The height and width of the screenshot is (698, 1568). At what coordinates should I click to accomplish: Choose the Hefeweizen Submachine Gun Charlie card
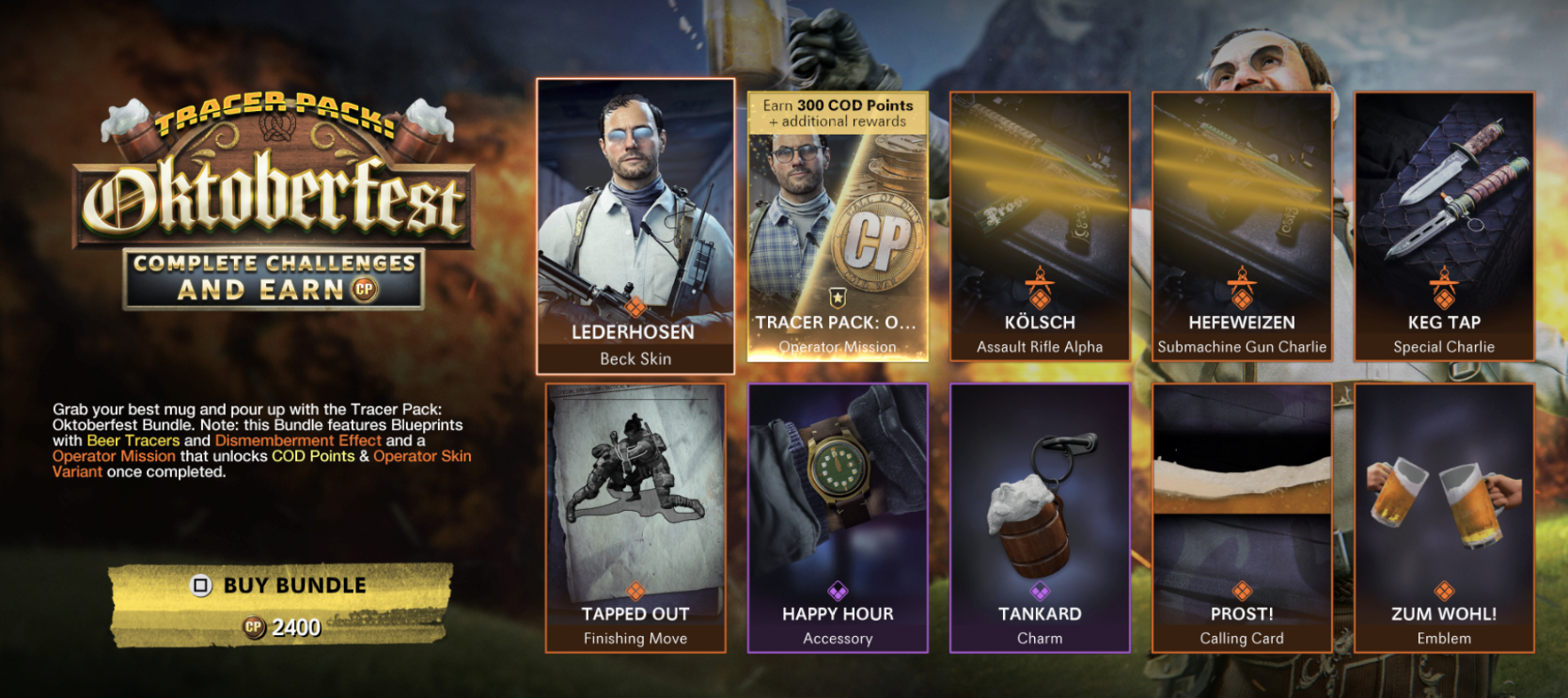(1242, 226)
